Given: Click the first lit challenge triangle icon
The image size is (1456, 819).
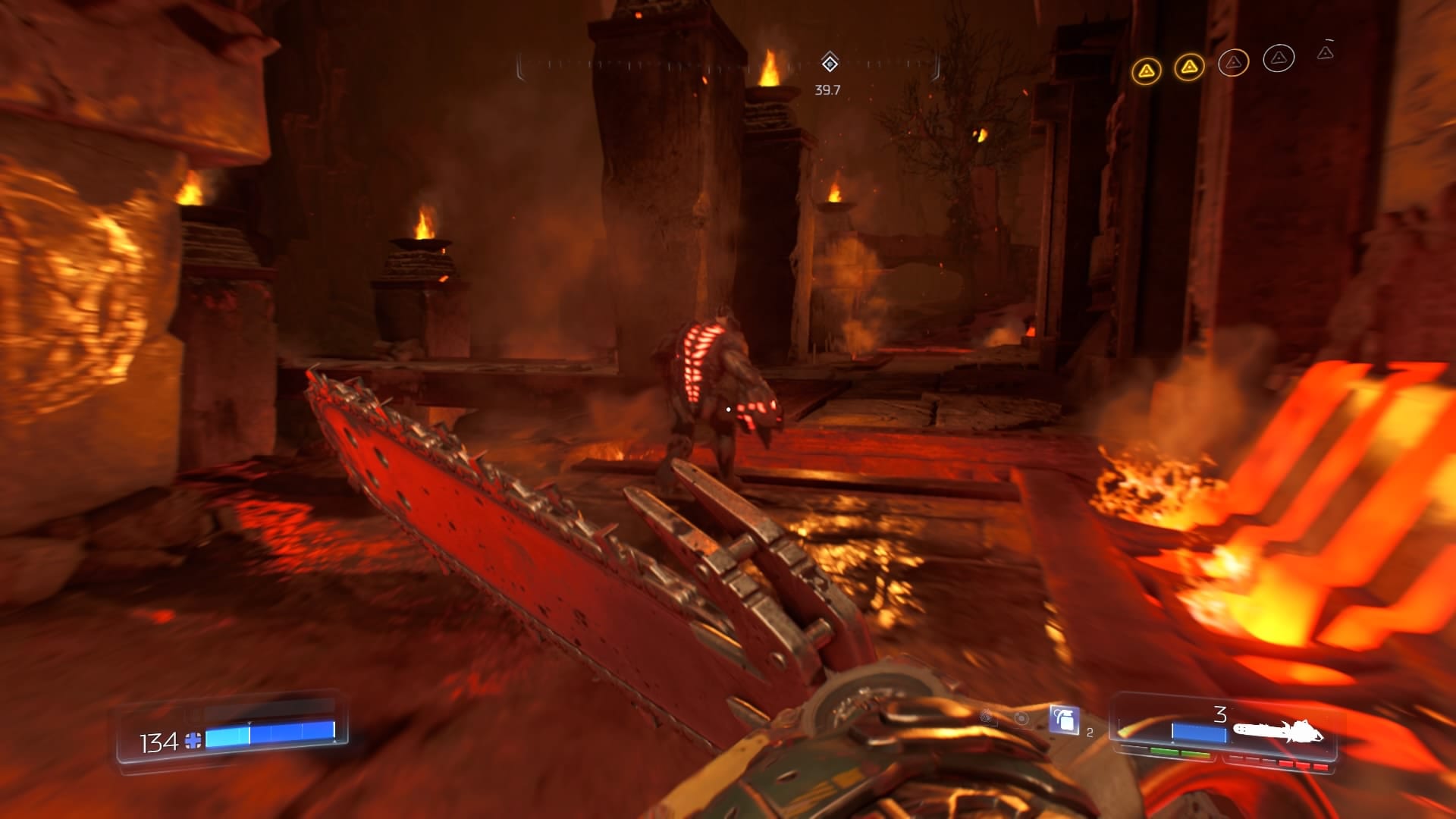Looking at the screenshot, I should [1147, 70].
